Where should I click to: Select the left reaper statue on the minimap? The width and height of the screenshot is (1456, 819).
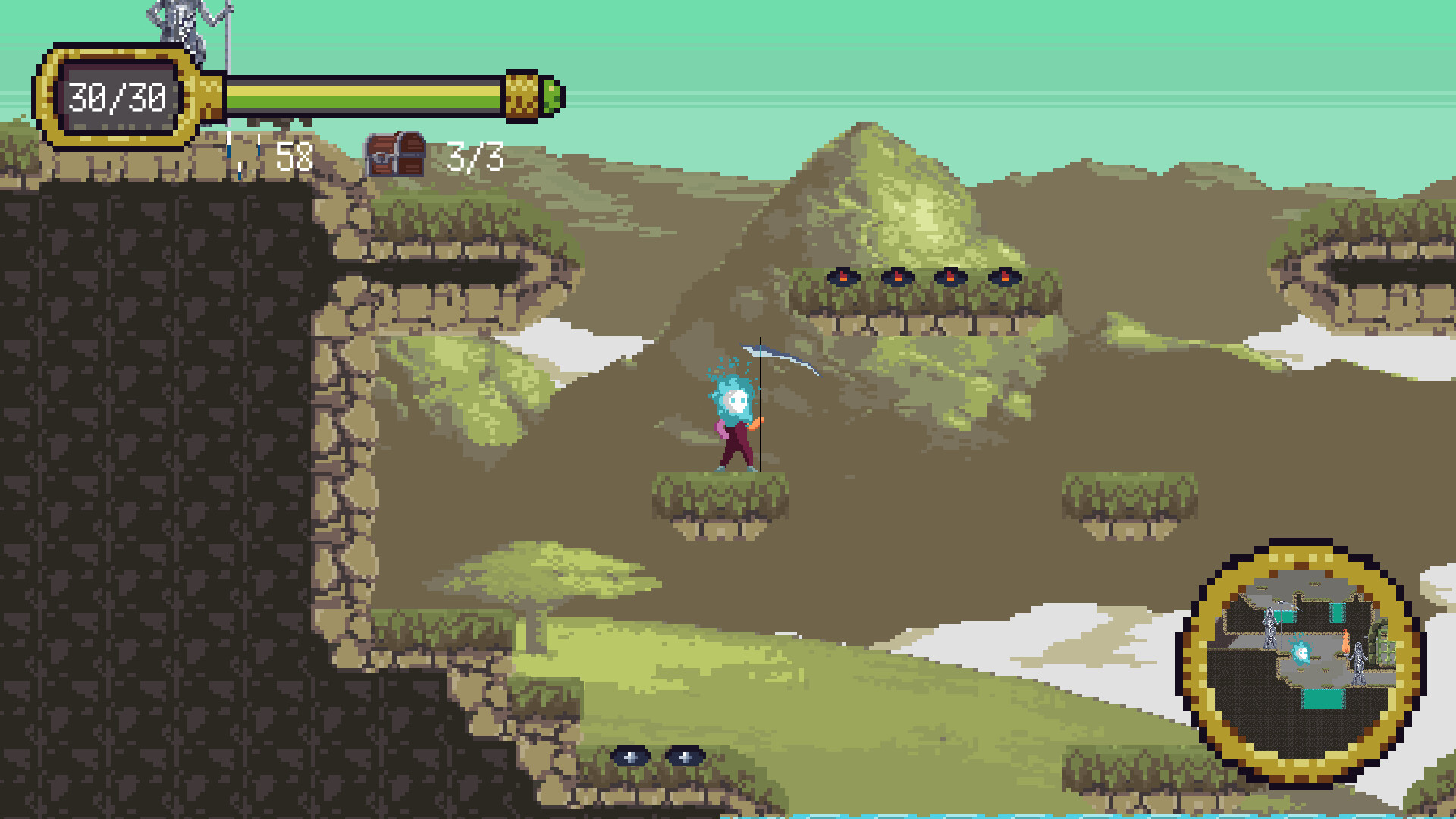click(1270, 629)
